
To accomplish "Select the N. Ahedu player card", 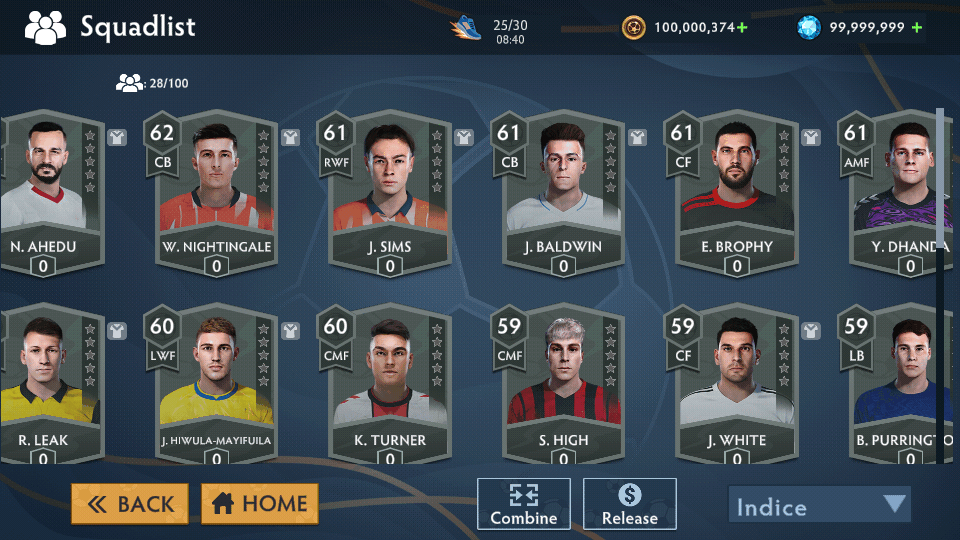I will pyautogui.click(x=45, y=195).
